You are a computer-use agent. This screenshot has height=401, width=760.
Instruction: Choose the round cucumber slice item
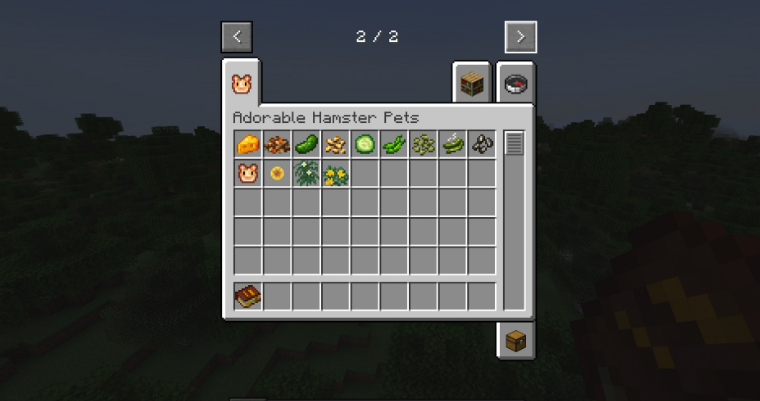point(365,145)
